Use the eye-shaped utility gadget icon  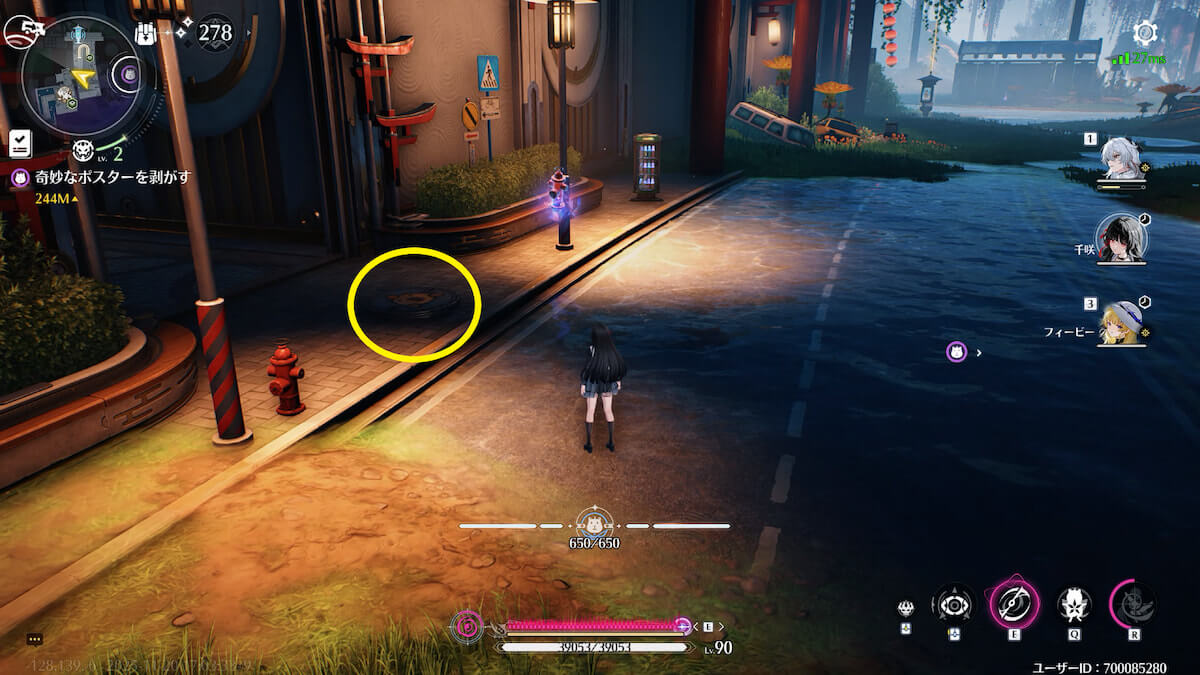(953, 605)
